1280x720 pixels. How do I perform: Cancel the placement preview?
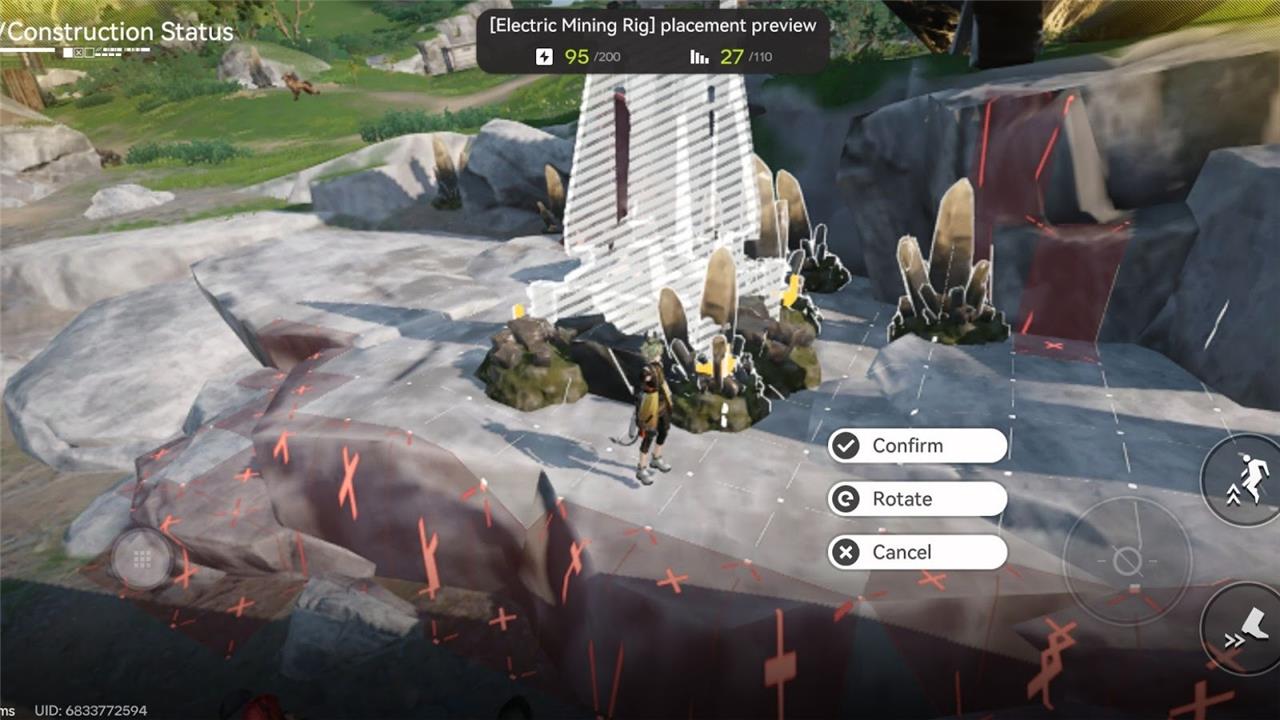point(916,552)
